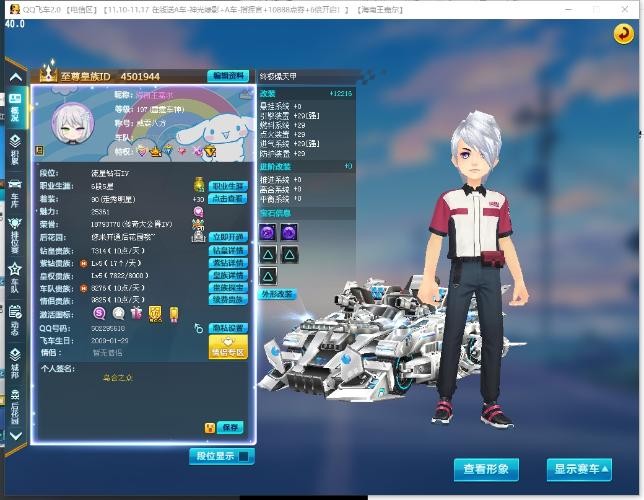Click the yellow back arrow button
This screenshot has height=500, width=644.
pyautogui.click(x=623, y=34)
